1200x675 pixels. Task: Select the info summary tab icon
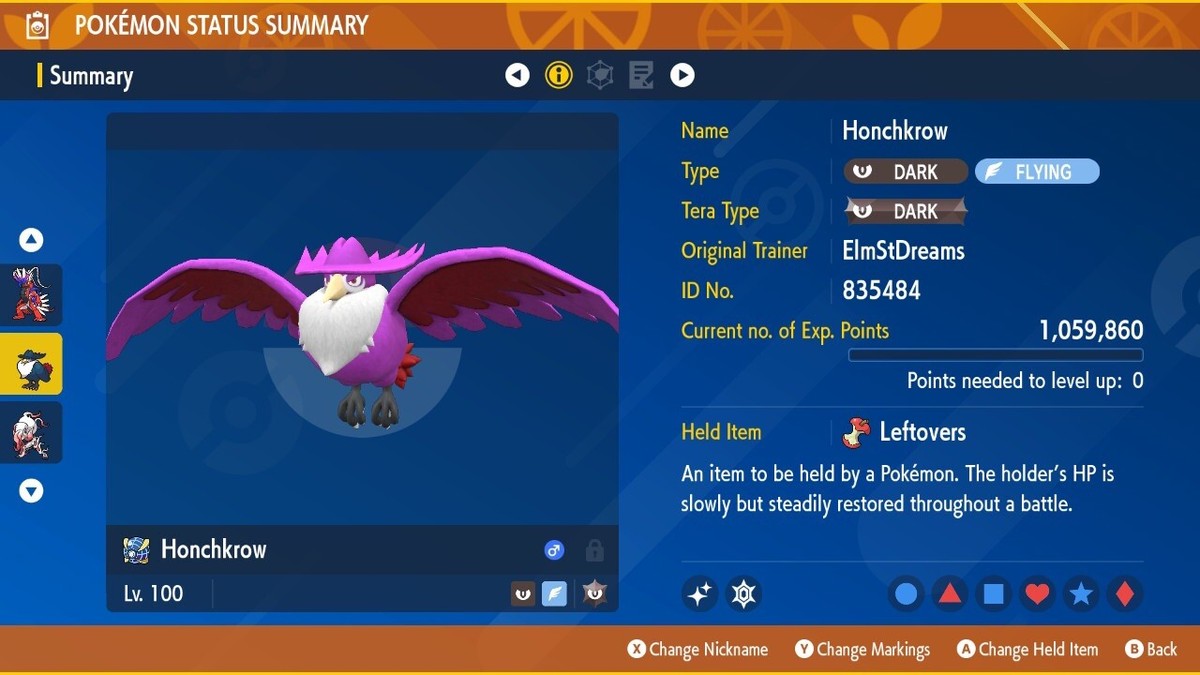[559, 75]
